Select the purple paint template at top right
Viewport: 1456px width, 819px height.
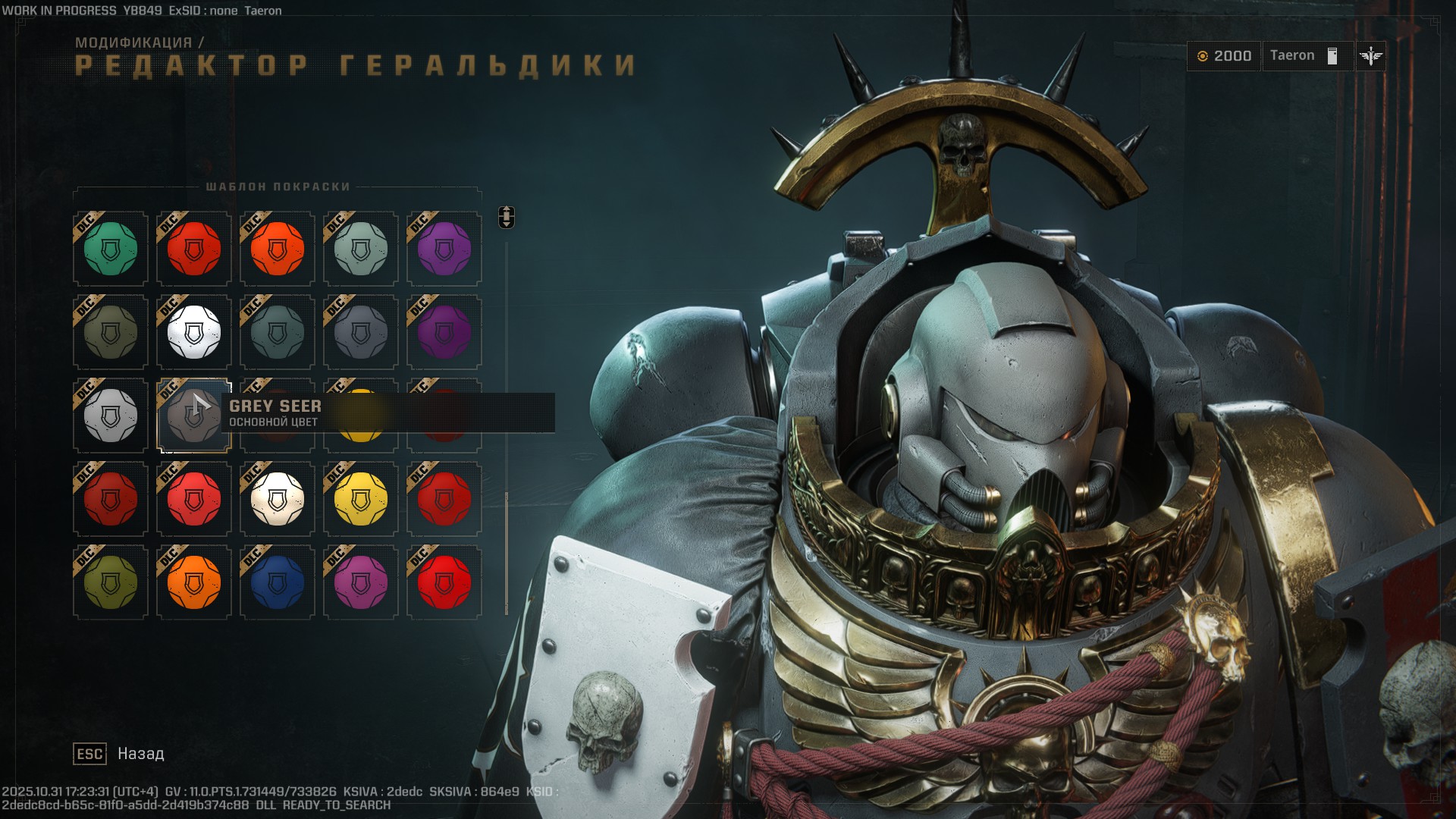coord(444,248)
